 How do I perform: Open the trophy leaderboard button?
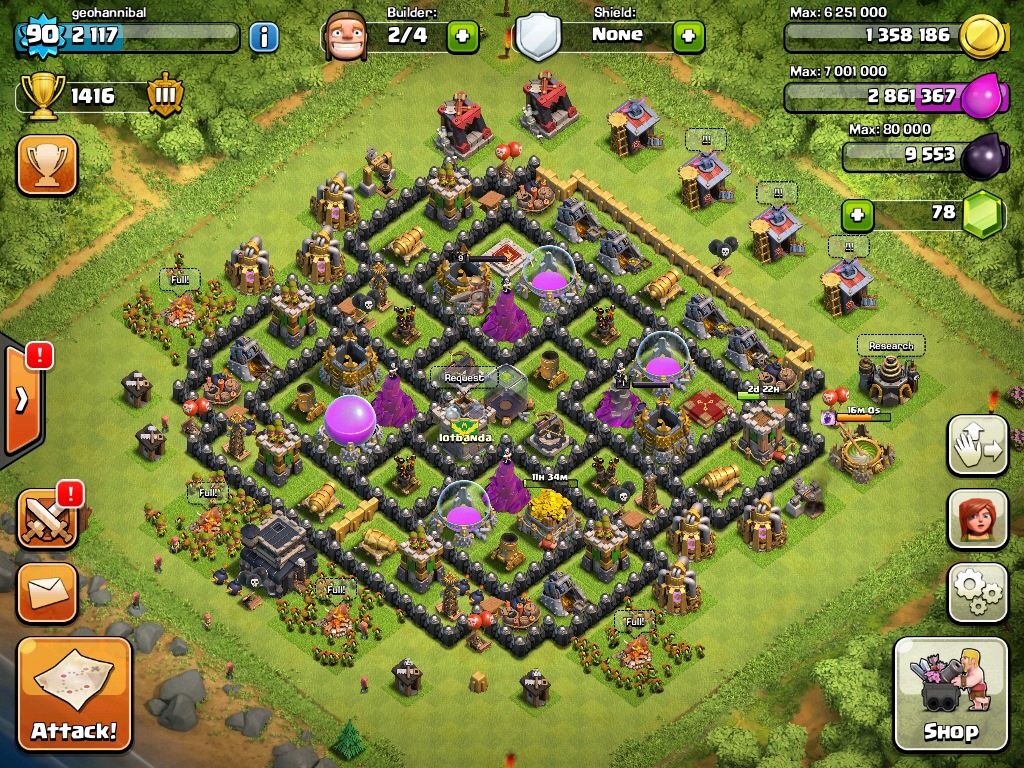46,164
